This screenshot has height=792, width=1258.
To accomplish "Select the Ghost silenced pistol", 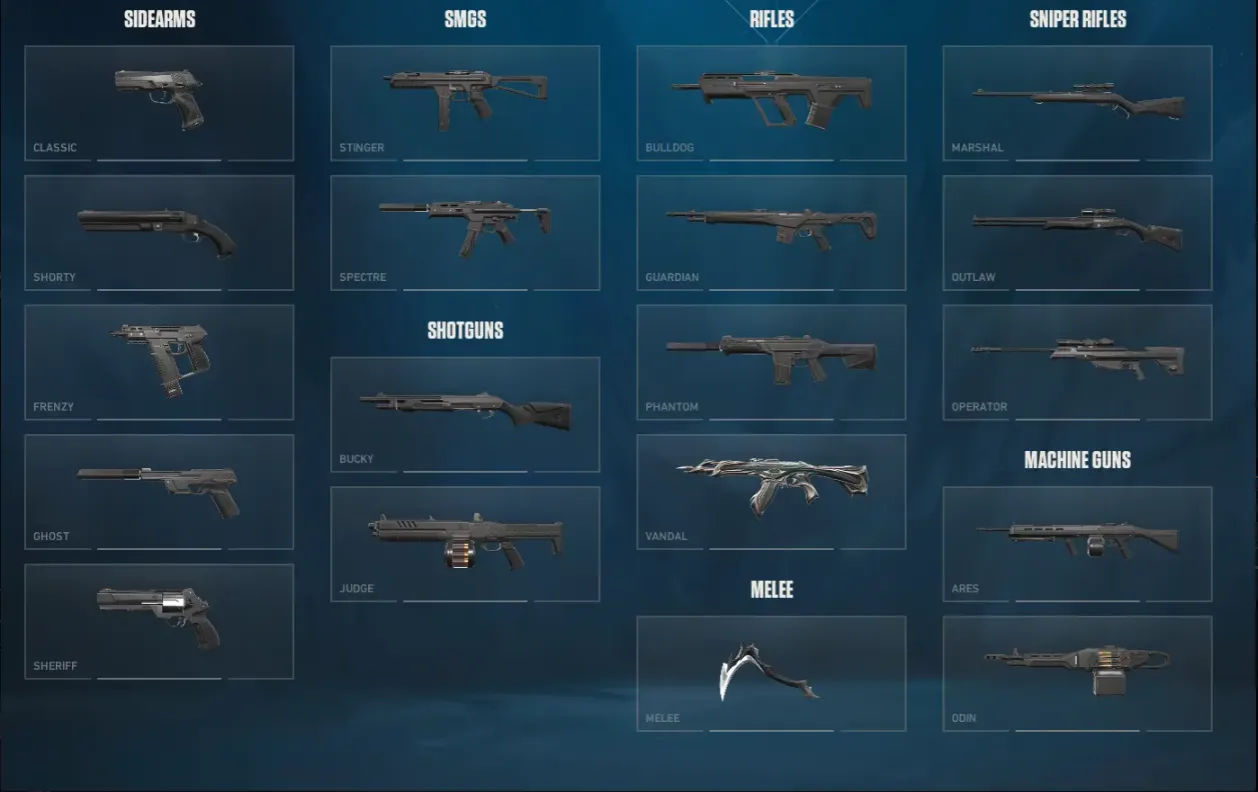I will click(159, 492).
